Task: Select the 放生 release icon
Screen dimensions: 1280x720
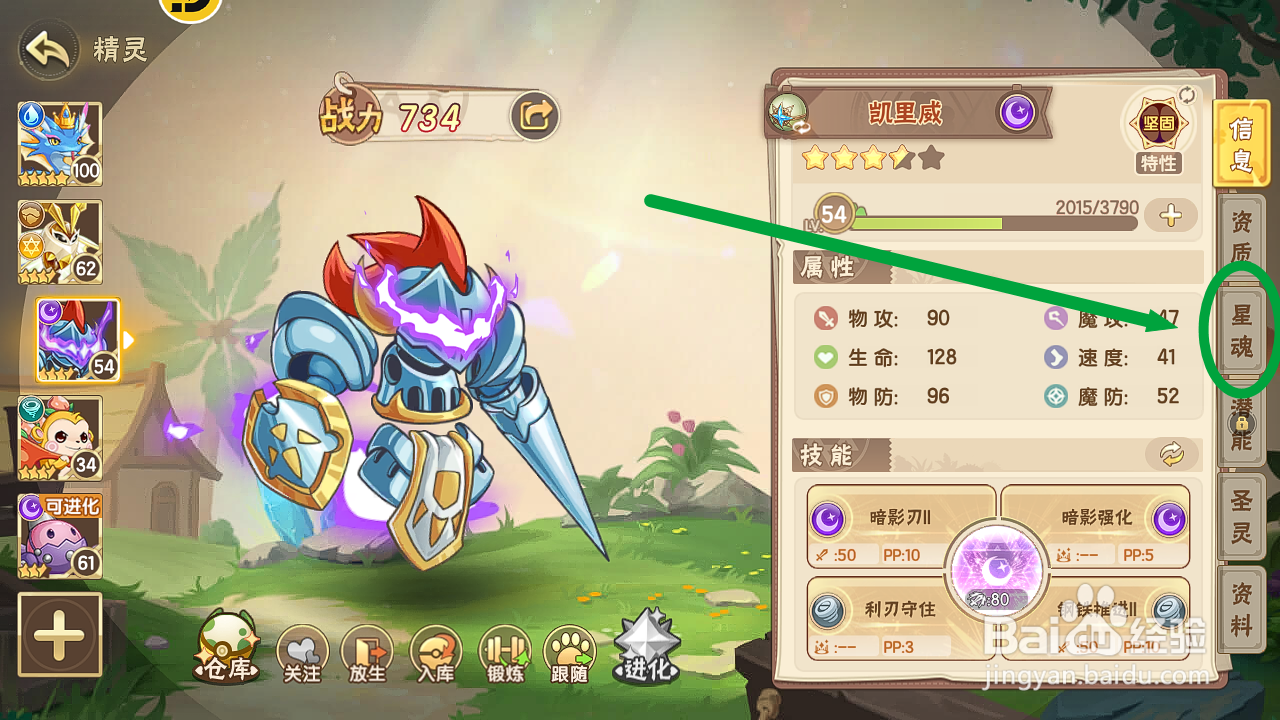Action: [369, 650]
